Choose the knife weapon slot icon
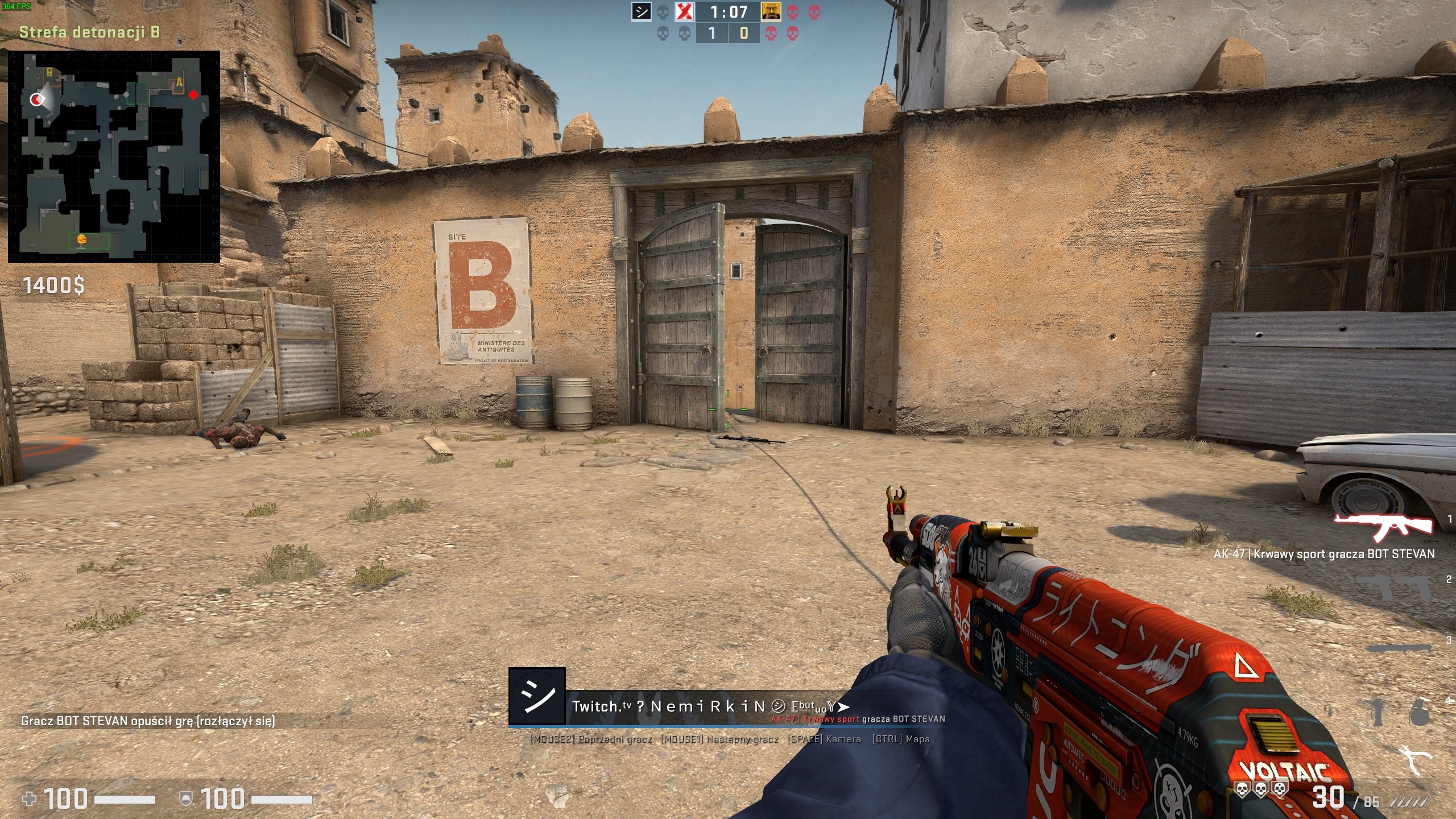The image size is (1456, 819). [1399, 648]
